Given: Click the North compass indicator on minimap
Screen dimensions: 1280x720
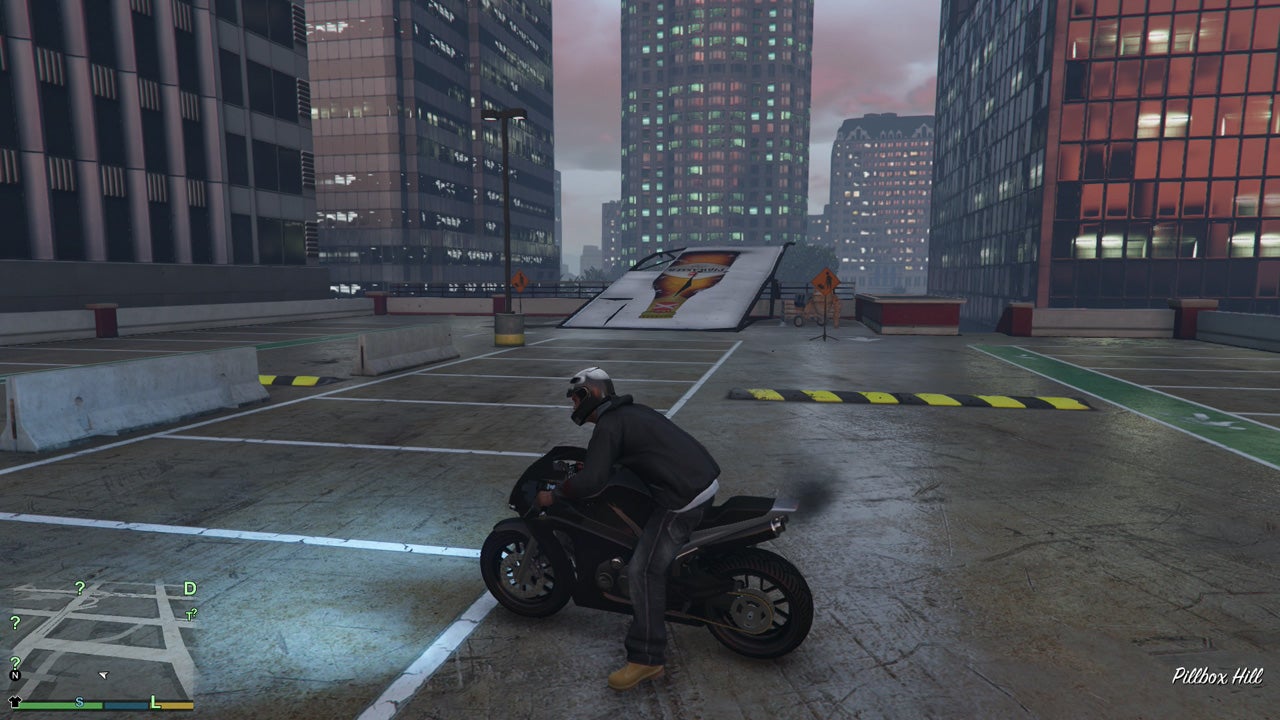Looking at the screenshot, I should coord(15,676).
